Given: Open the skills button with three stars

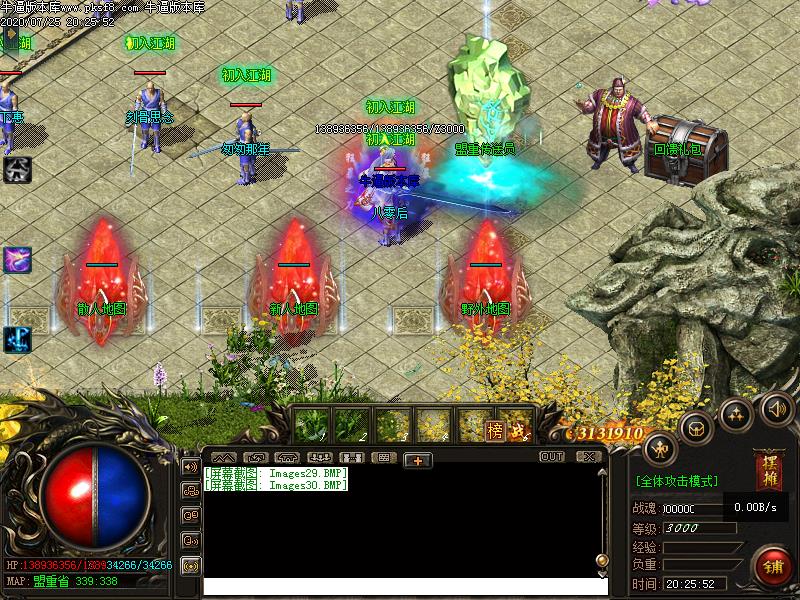Looking at the screenshot, I should click(x=736, y=414).
